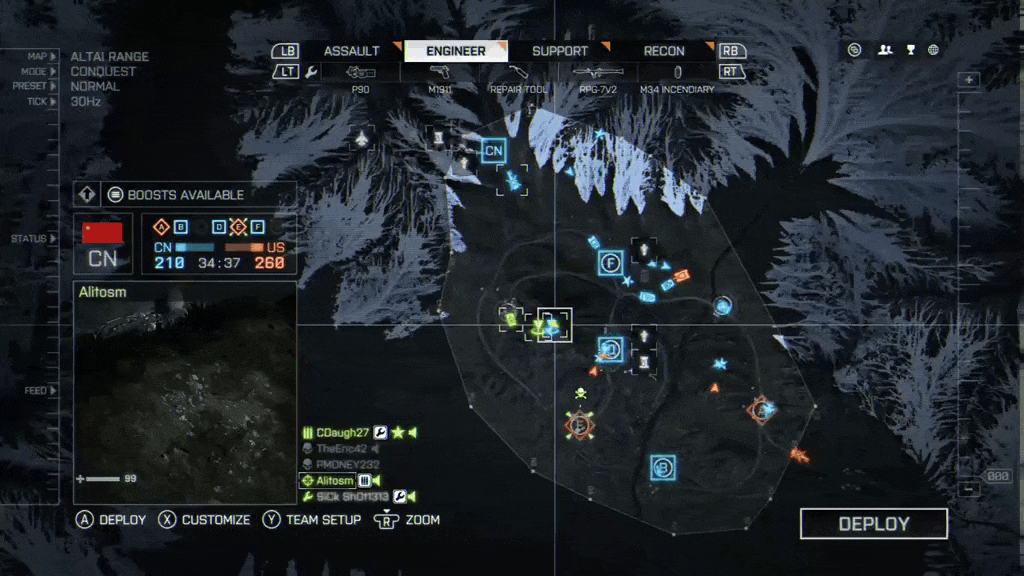Select enemy-held capture point E on map

(x=578, y=425)
